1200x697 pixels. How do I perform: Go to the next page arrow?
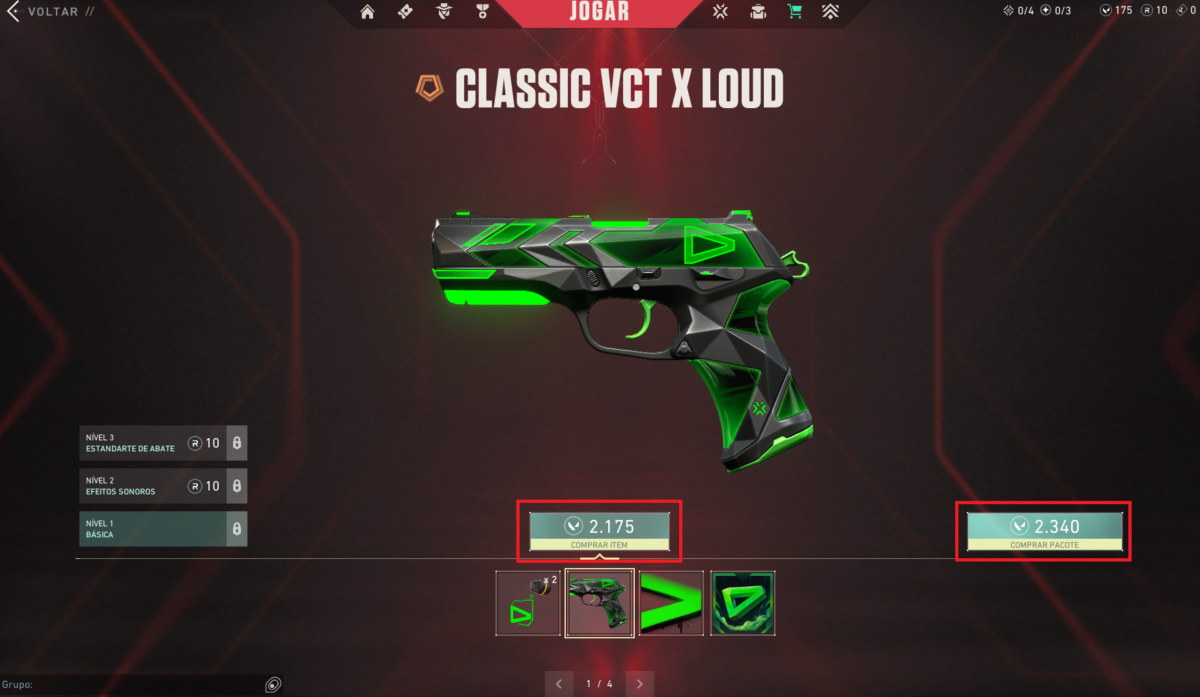pos(639,684)
